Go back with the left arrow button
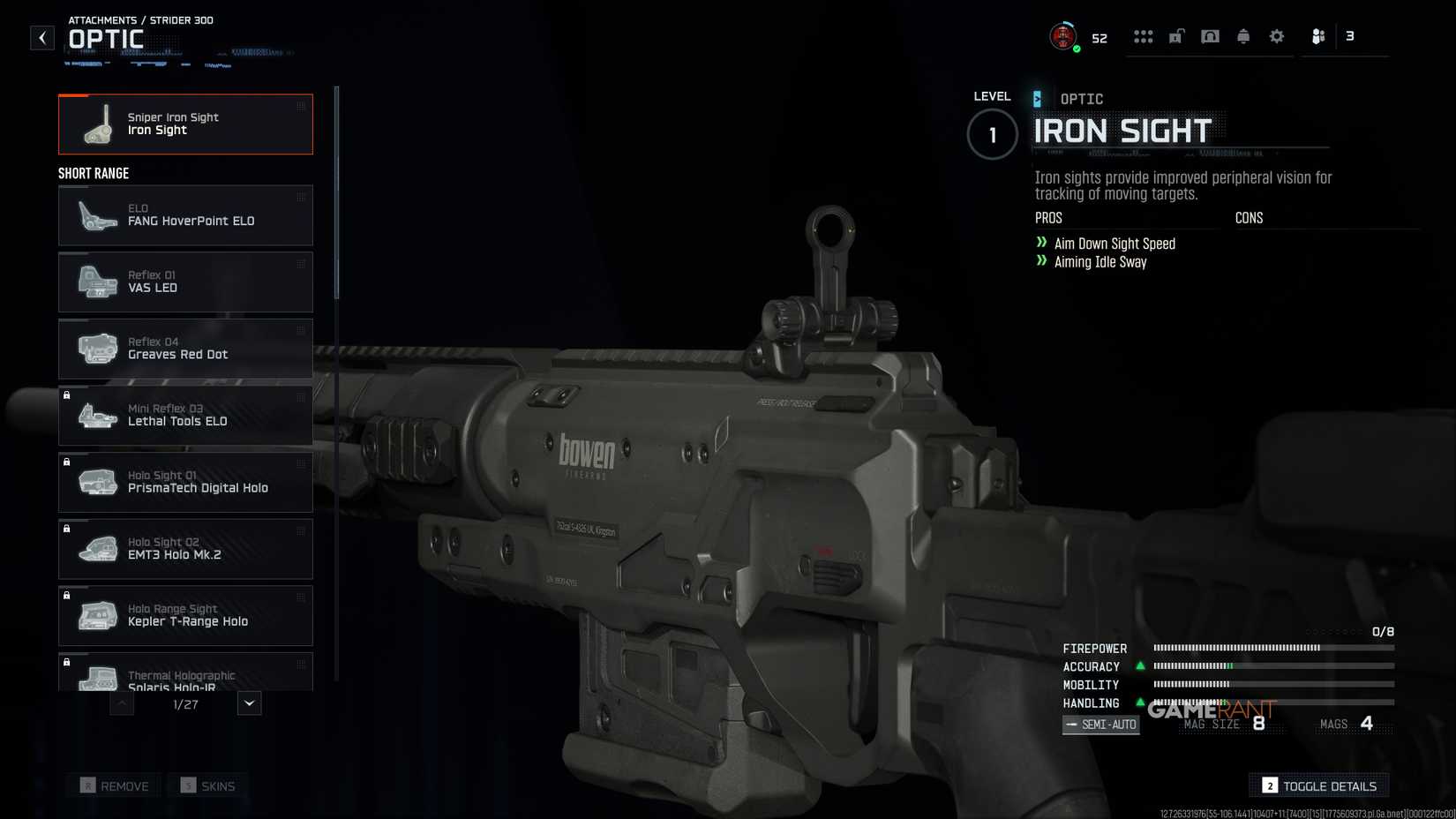 [x=41, y=37]
